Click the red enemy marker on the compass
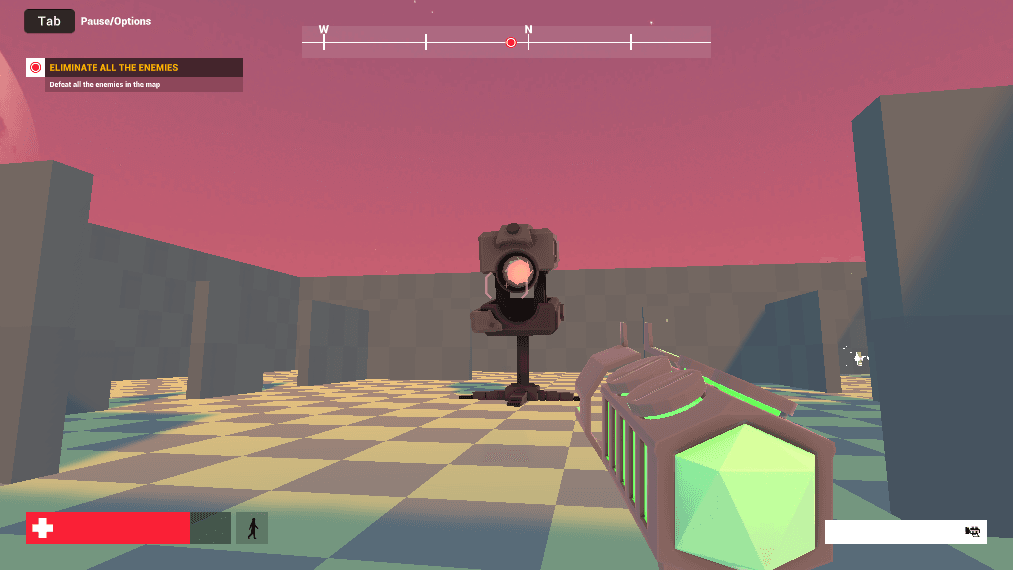Screen dimensions: 1013x570 click(511, 43)
